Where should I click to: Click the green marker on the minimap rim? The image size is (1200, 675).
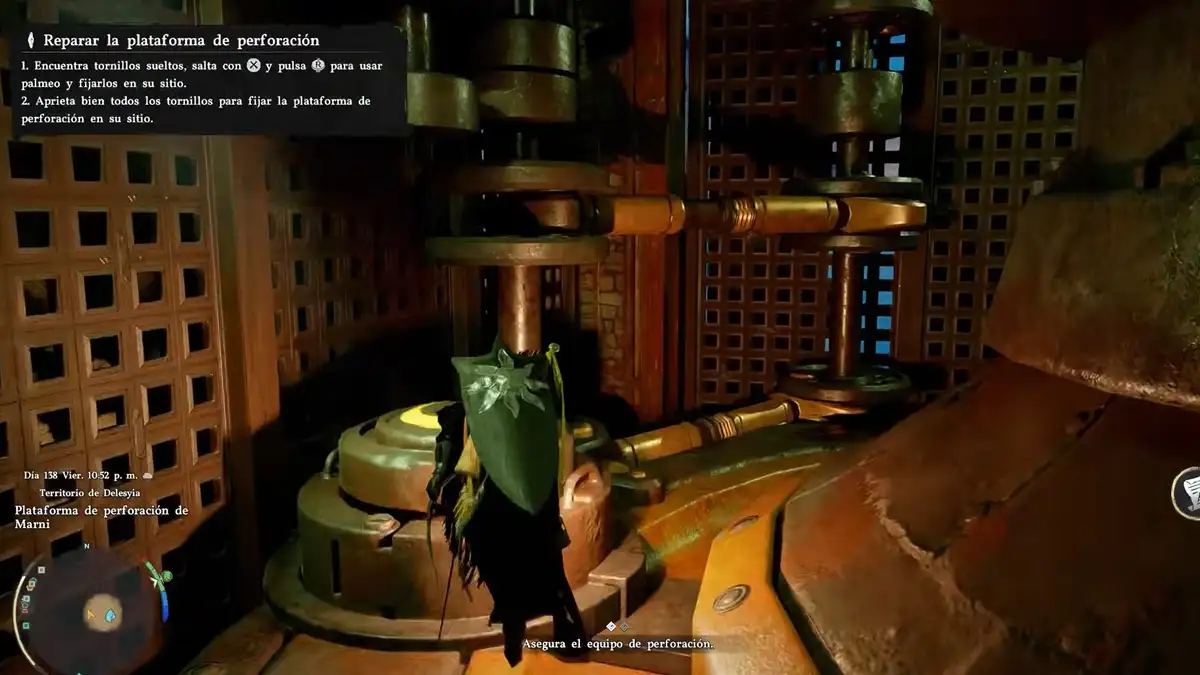(x=166, y=576)
